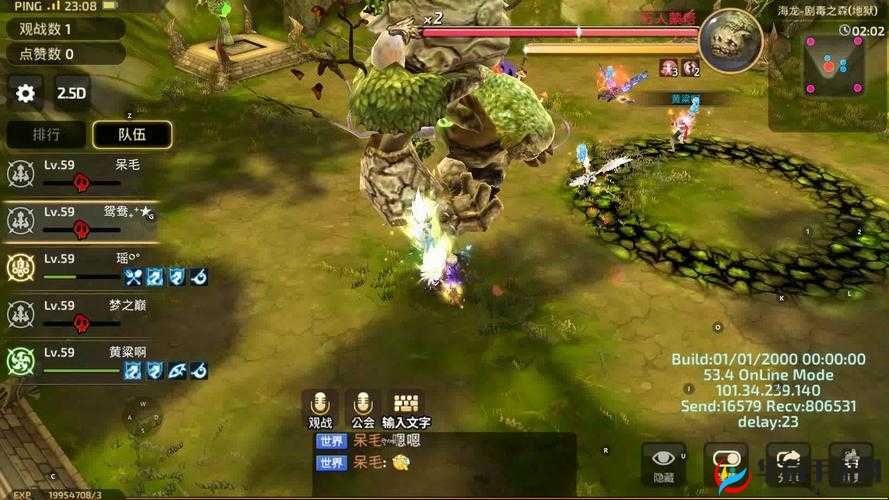889x500 pixels.
Task: Open the gear settings menu
Action: point(25,93)
